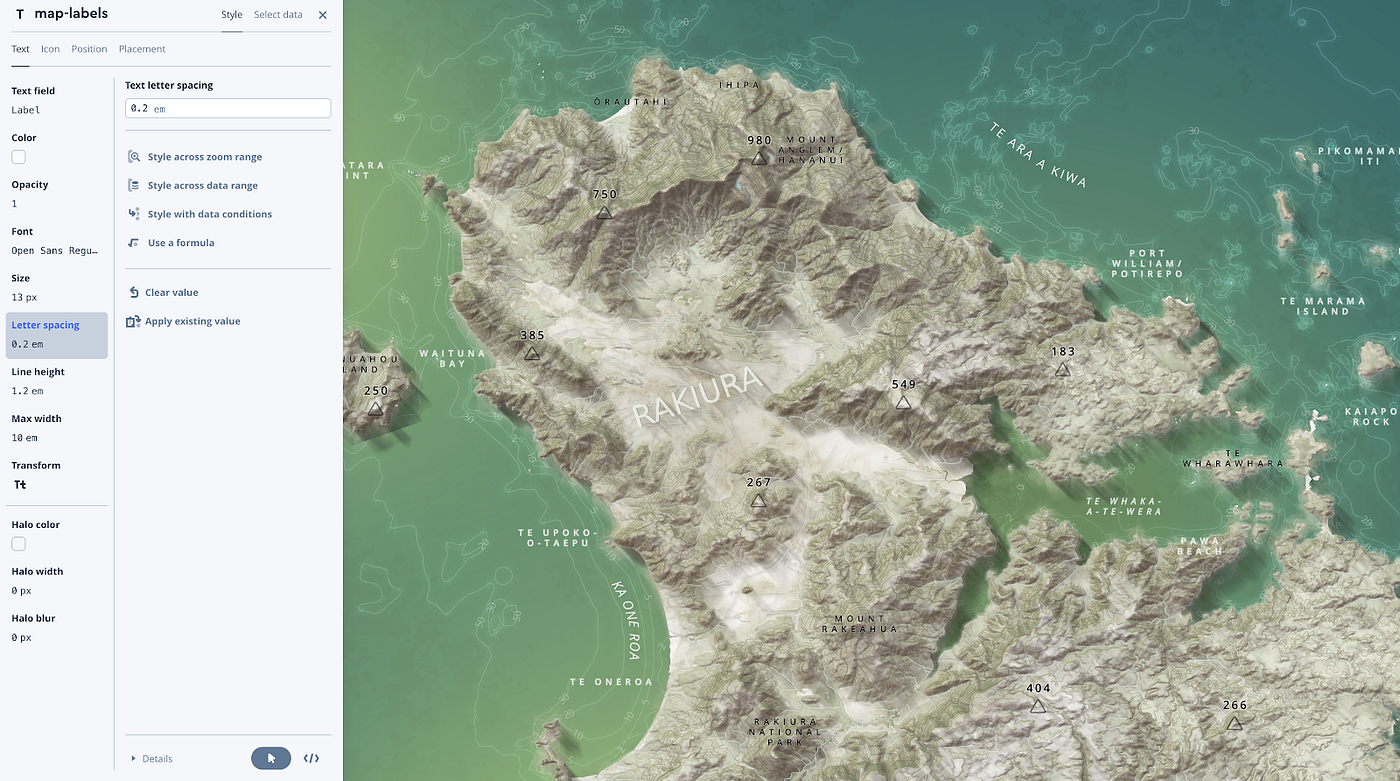Open Style across data range
1400x781 pixels.
133,185
